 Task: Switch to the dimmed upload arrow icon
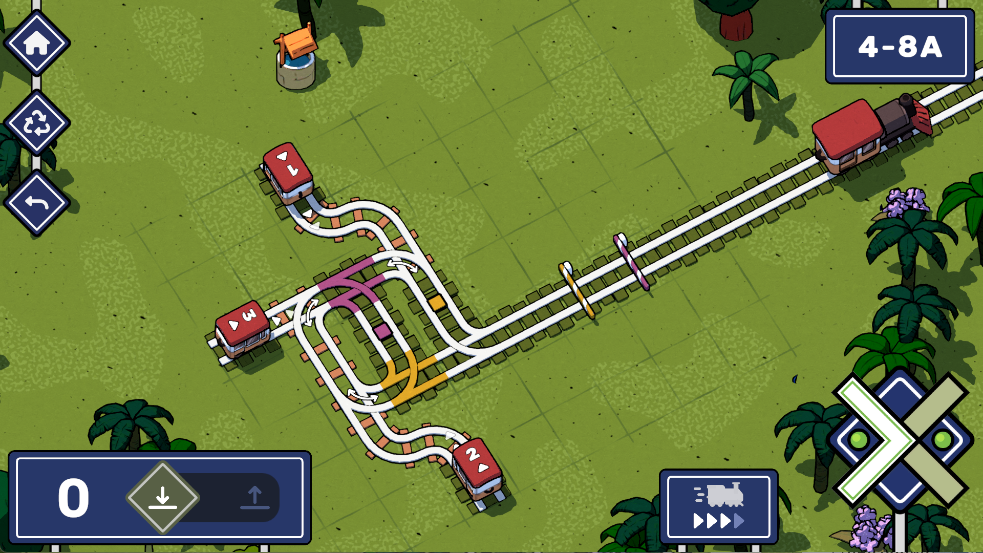(254, 497)
